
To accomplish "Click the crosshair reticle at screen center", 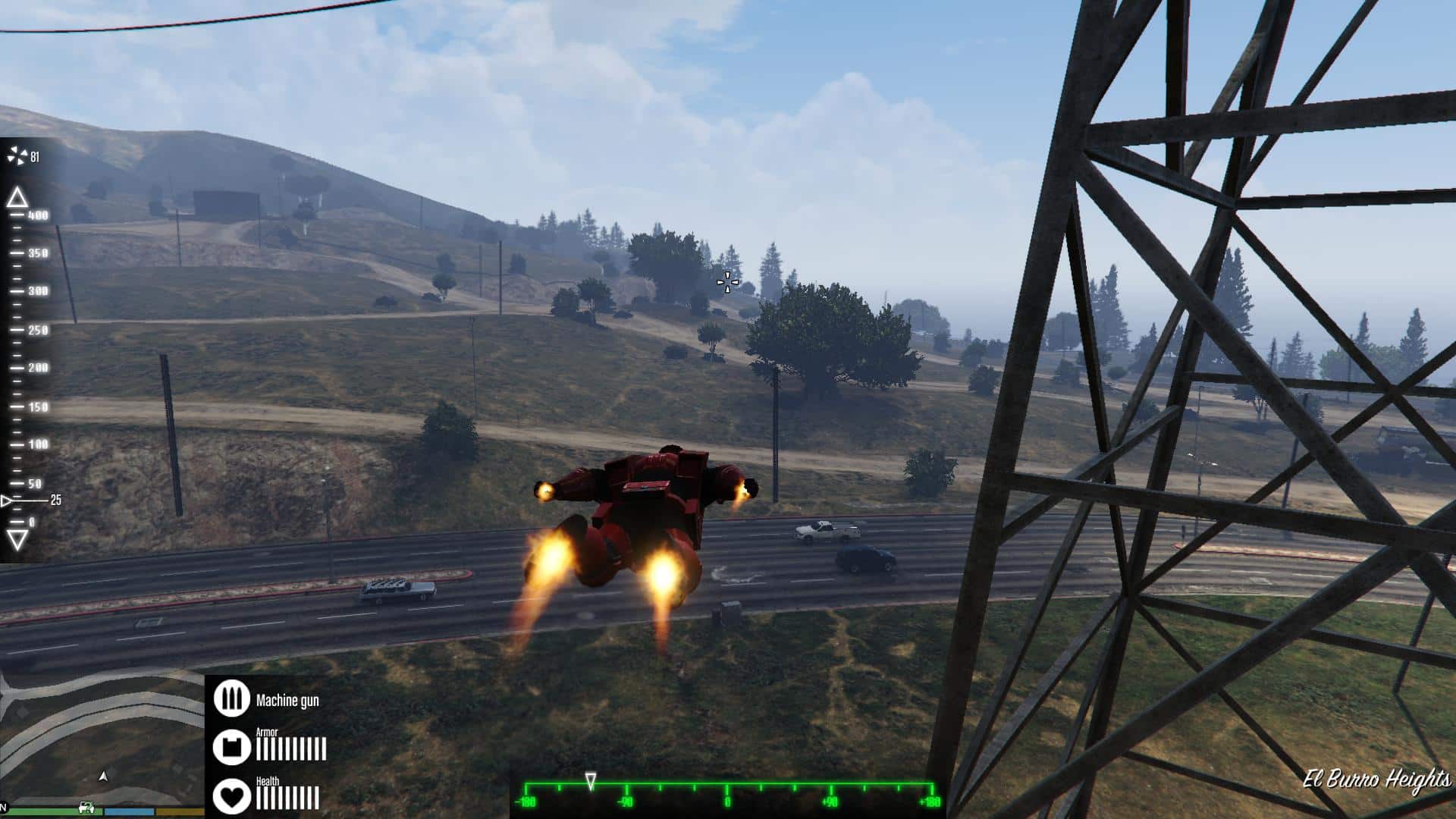I will [x=726, y=281].
